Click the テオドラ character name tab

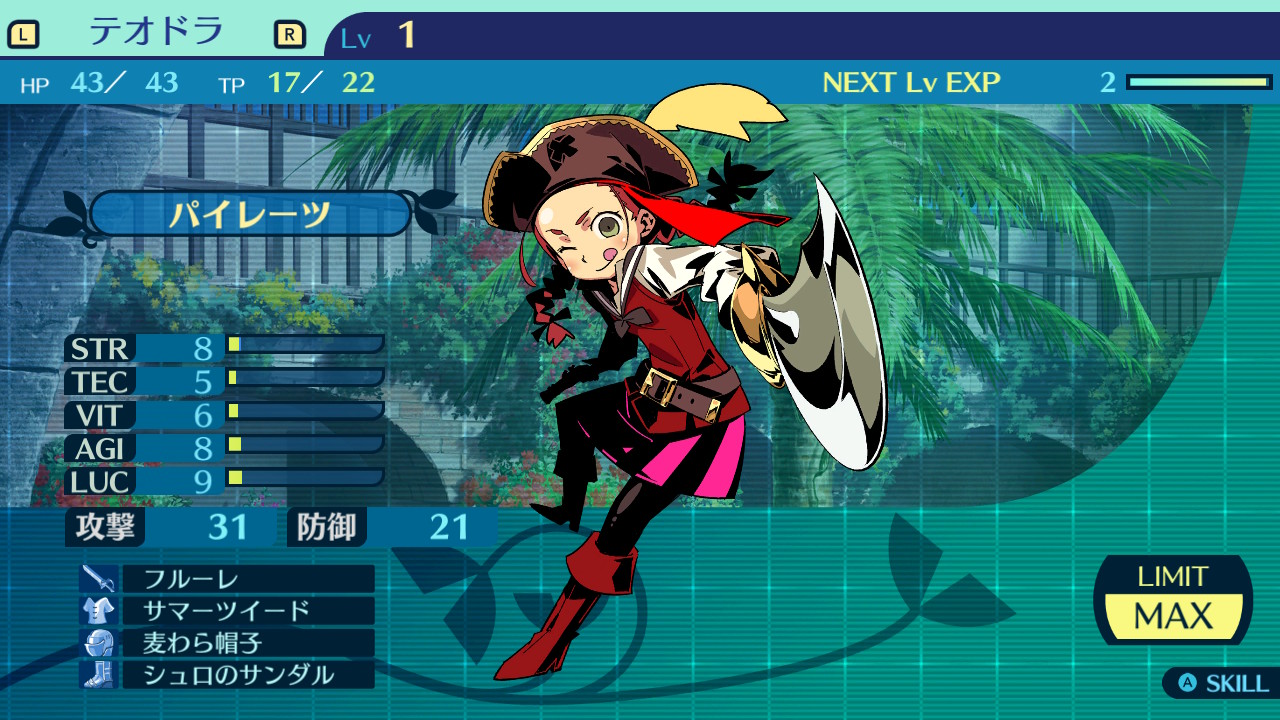(156, 33)
